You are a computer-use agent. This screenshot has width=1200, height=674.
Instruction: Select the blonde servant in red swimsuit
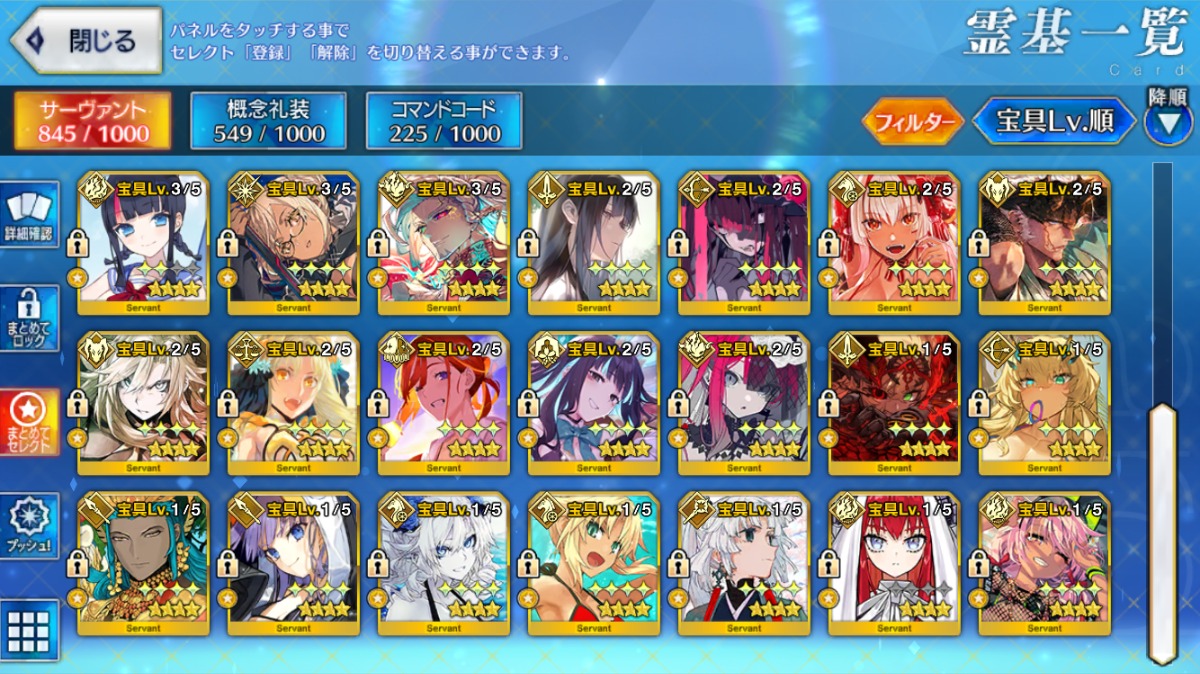coord(594,564)
